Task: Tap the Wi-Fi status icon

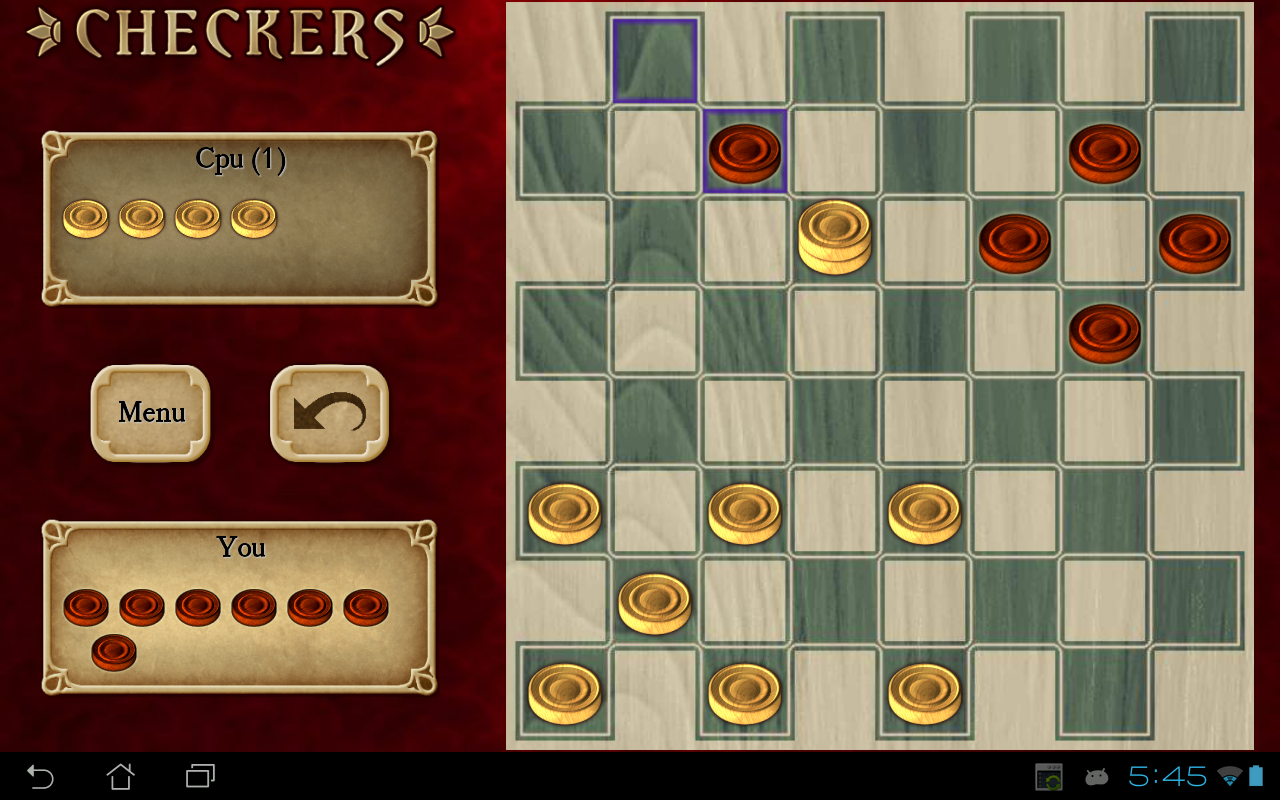Action: 1228,776
